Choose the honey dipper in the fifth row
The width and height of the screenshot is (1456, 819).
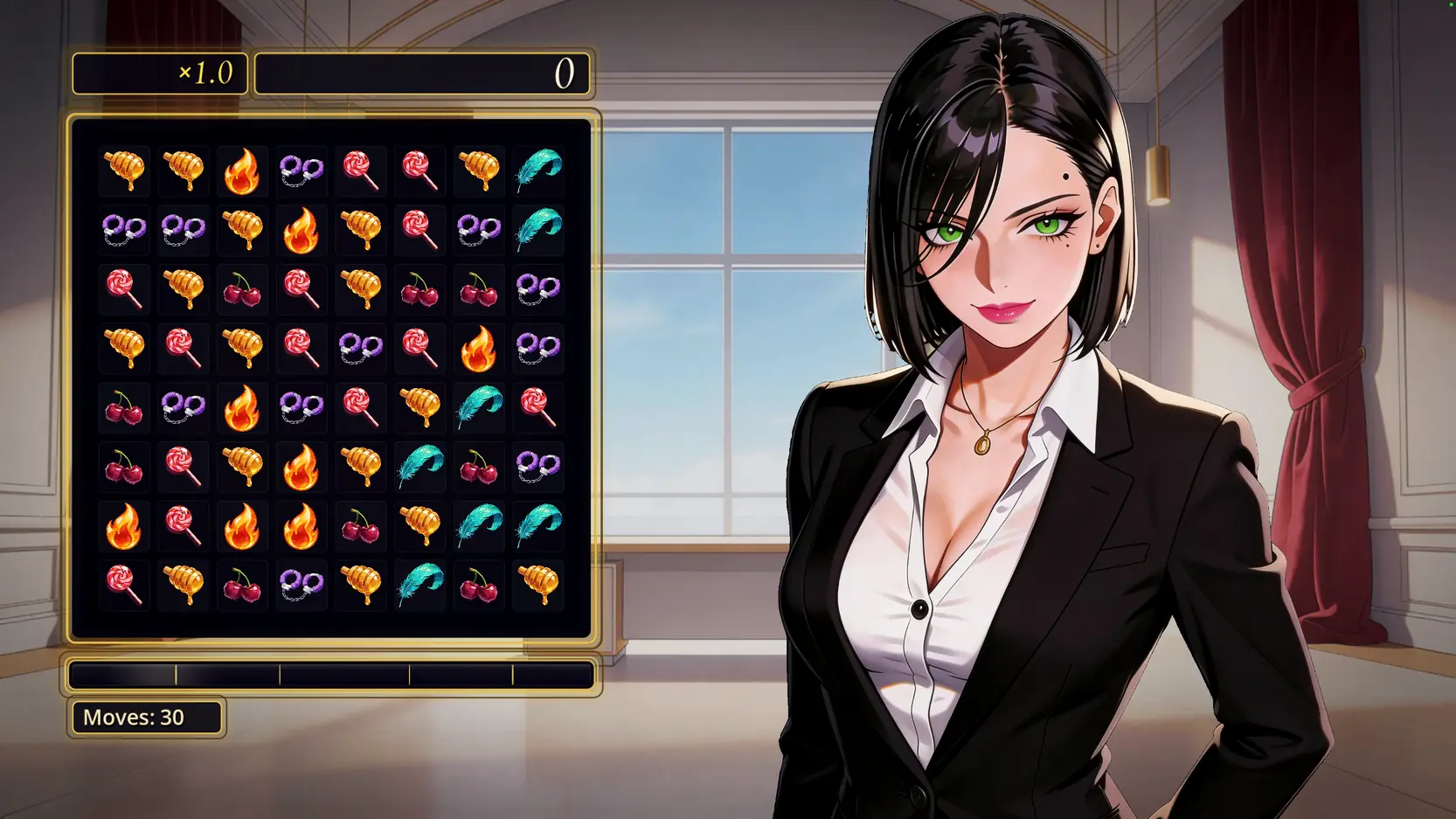[419, 407]
